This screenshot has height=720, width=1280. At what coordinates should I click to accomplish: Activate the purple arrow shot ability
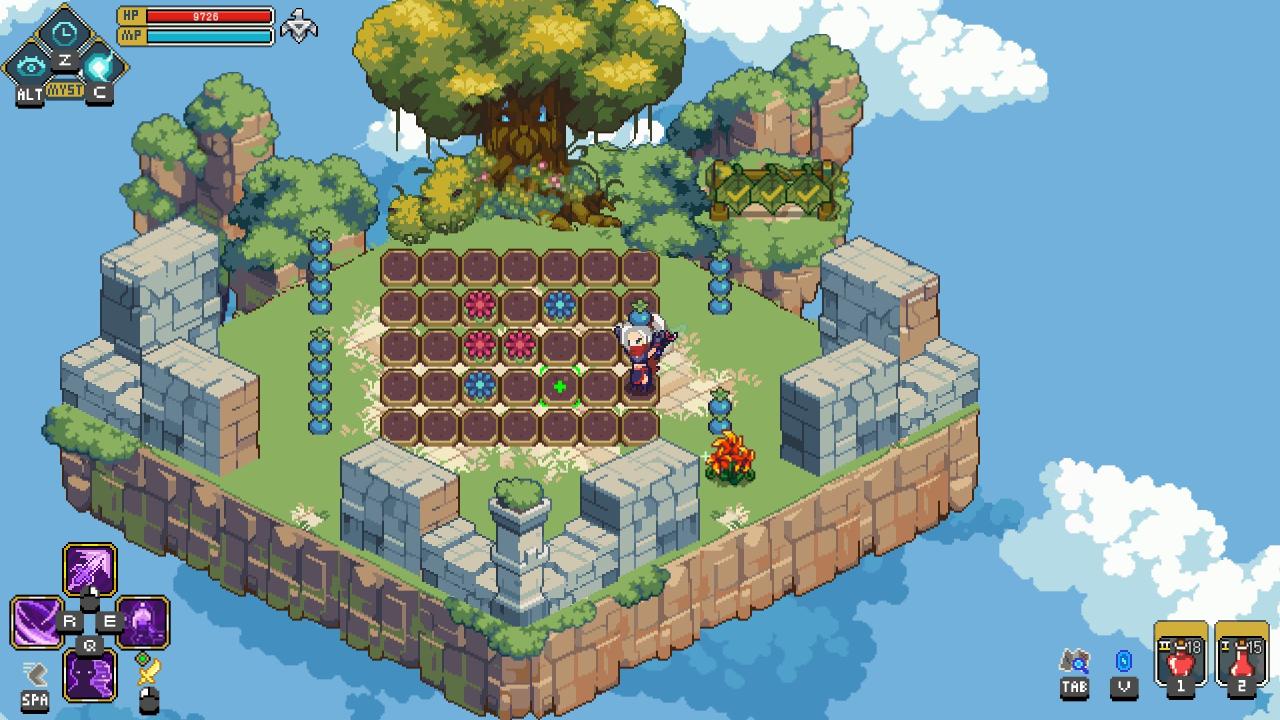pos(90,570)
